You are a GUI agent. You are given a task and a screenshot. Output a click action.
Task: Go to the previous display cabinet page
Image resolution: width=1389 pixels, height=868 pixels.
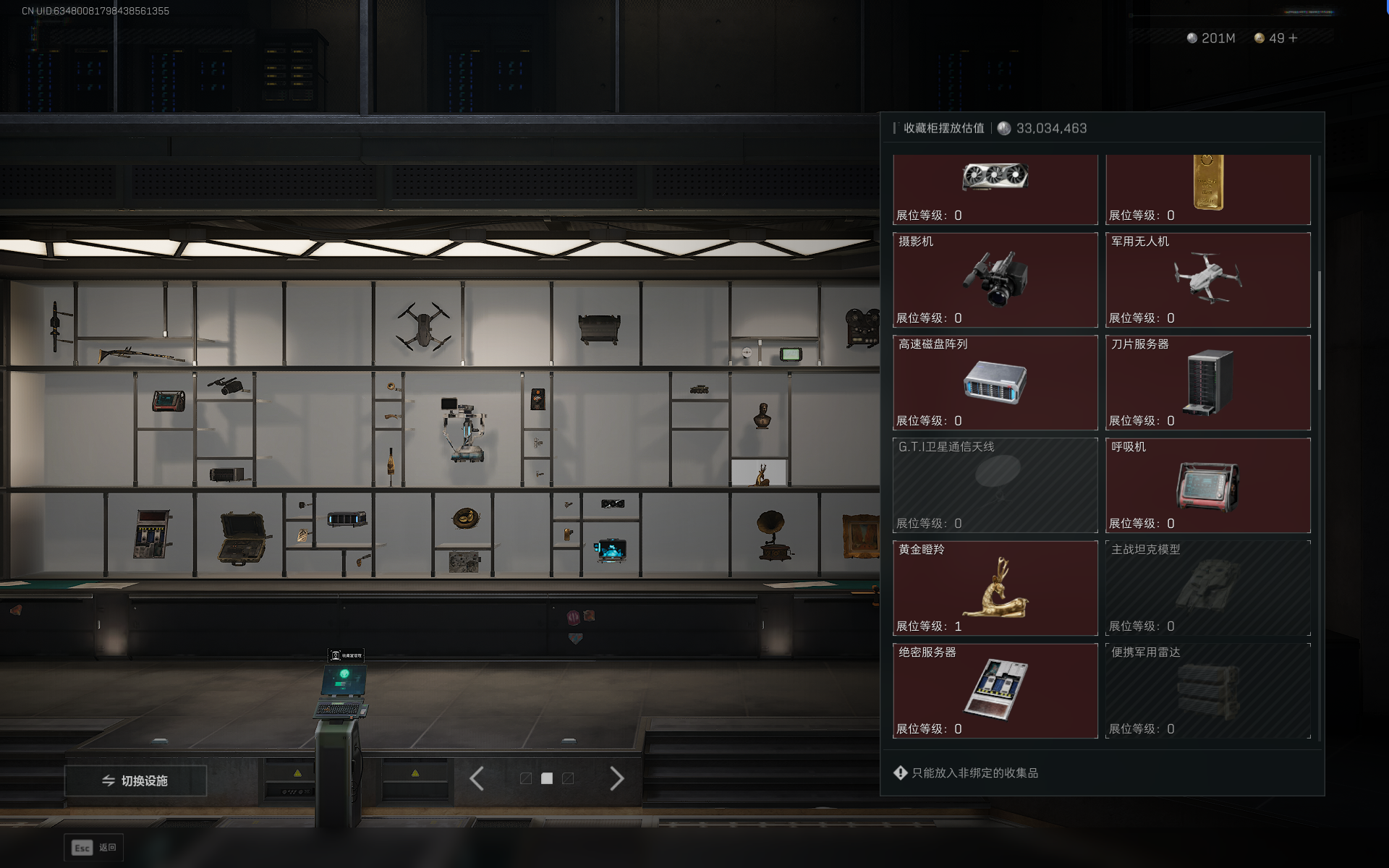pos(477,779)
